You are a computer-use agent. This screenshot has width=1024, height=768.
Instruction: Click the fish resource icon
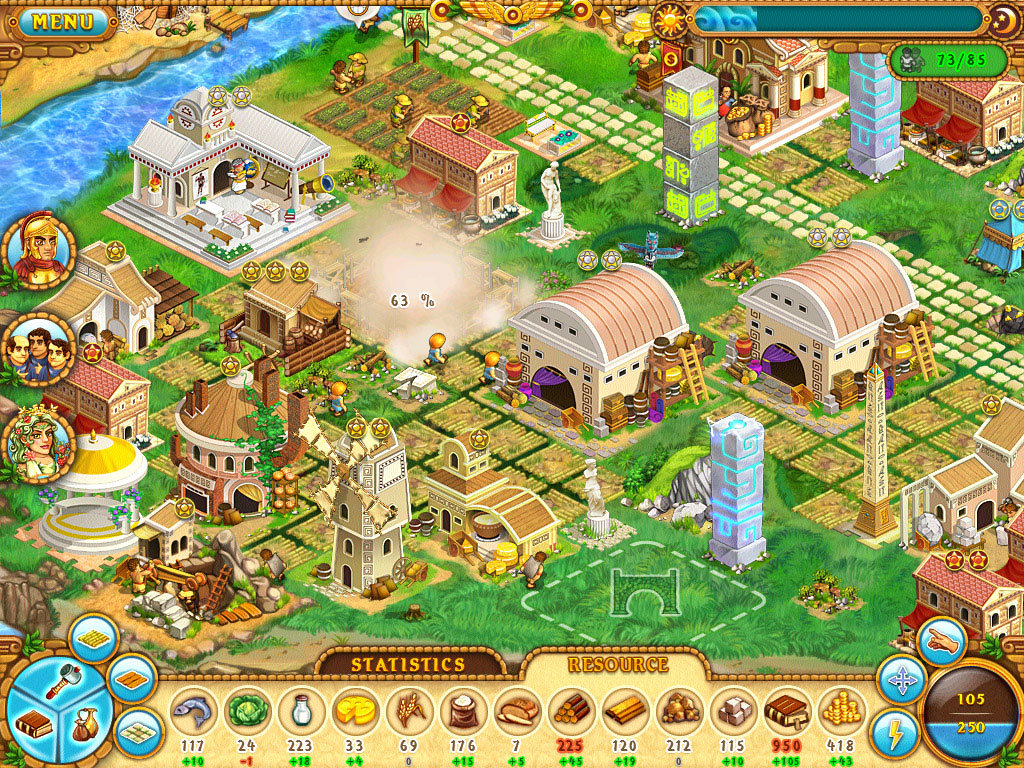[x=193, y=710]
